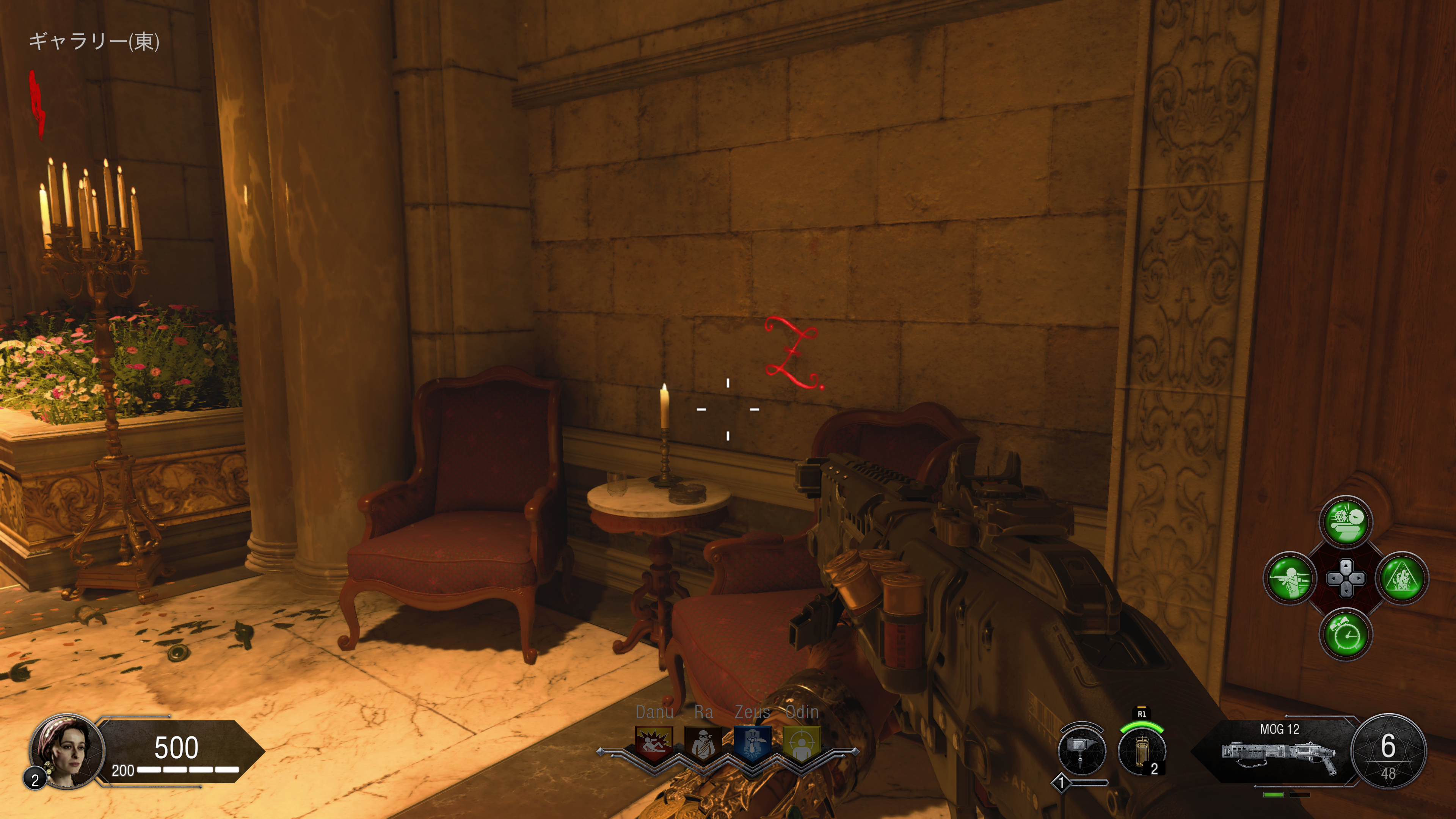Activate the running gunman elixir

pyautogui.click(x=1290, y=577)
